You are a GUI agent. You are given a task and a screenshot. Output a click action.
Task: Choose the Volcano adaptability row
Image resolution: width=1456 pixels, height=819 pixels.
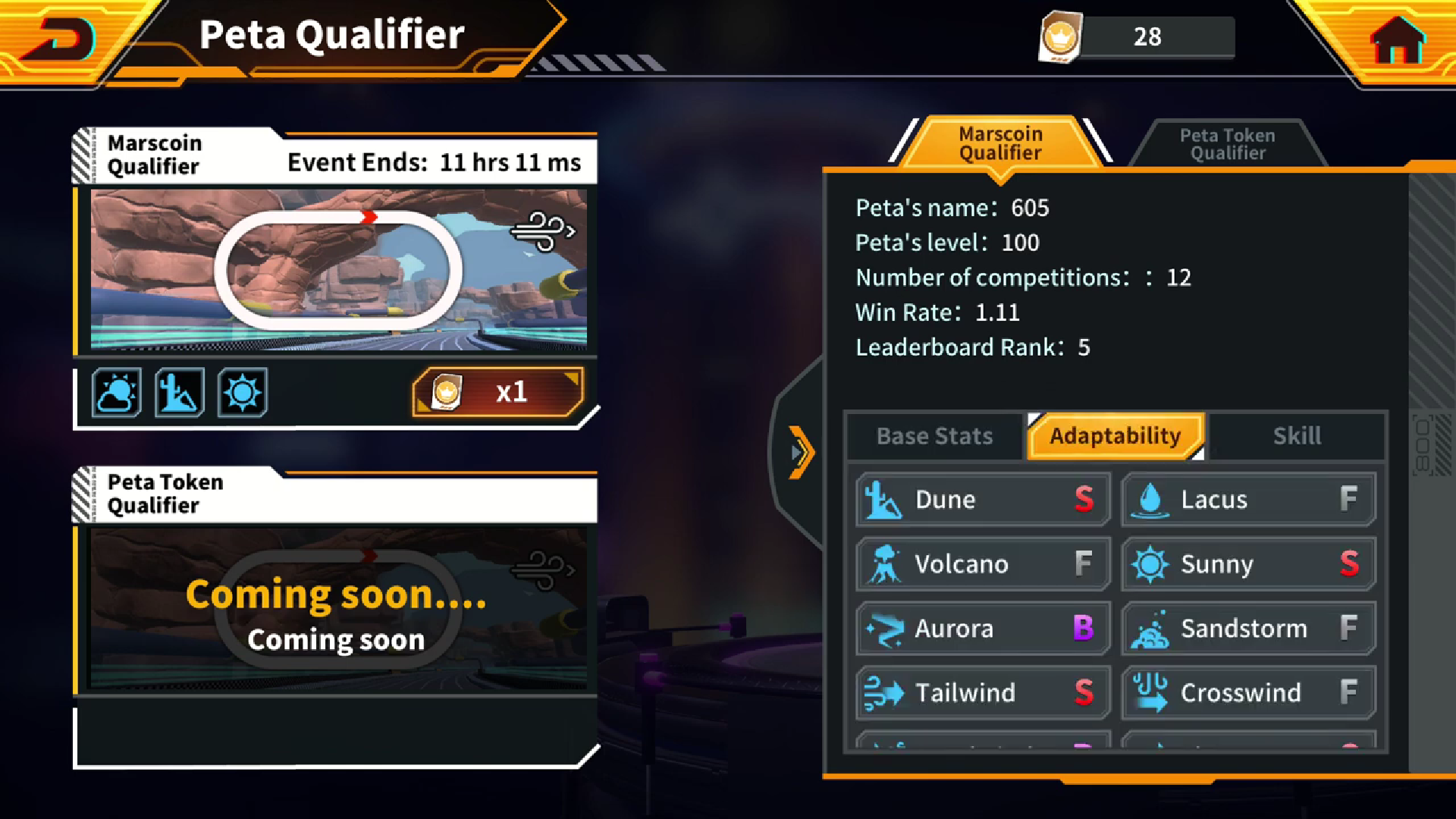[983, 564]
